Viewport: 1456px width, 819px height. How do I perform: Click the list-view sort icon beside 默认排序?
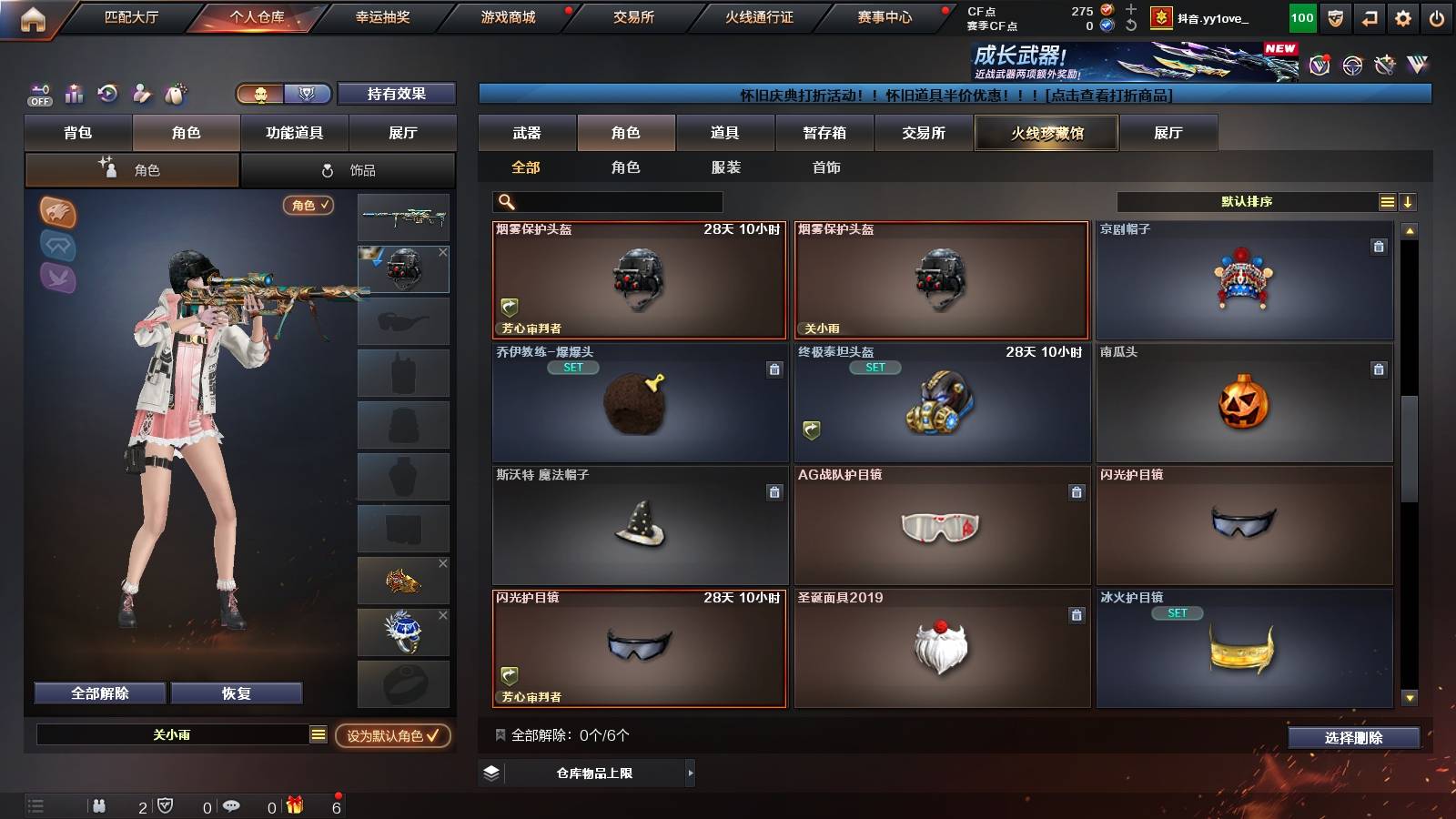pos(1386,201)
